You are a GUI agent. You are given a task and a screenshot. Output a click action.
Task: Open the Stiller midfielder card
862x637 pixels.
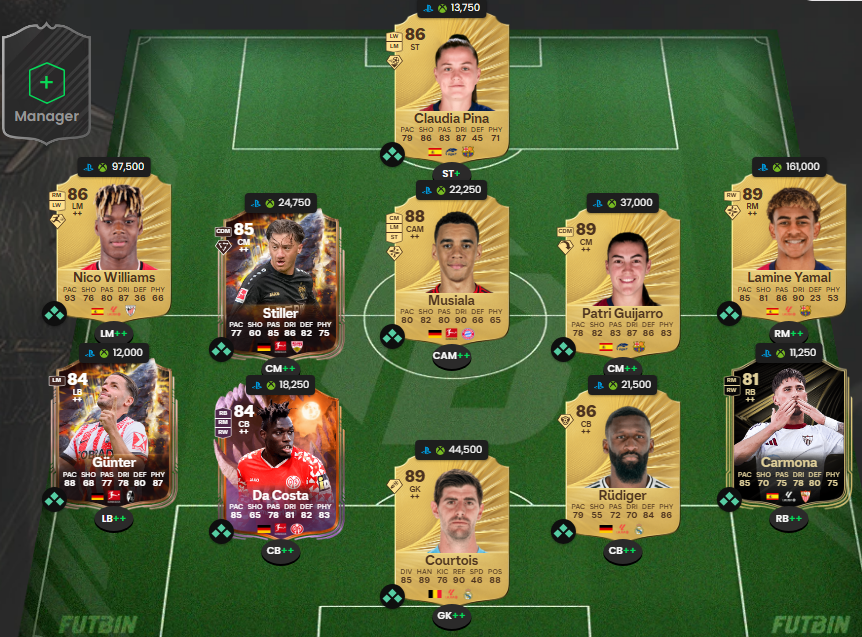pos(281,265)
